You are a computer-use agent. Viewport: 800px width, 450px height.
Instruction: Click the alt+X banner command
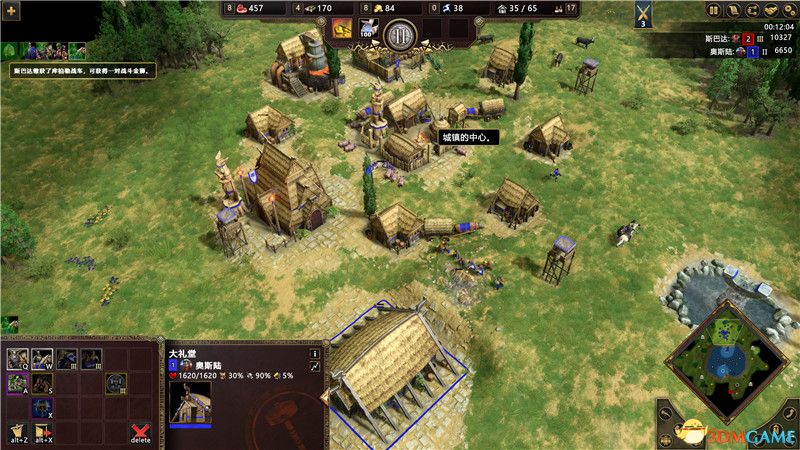click(43, 432)
